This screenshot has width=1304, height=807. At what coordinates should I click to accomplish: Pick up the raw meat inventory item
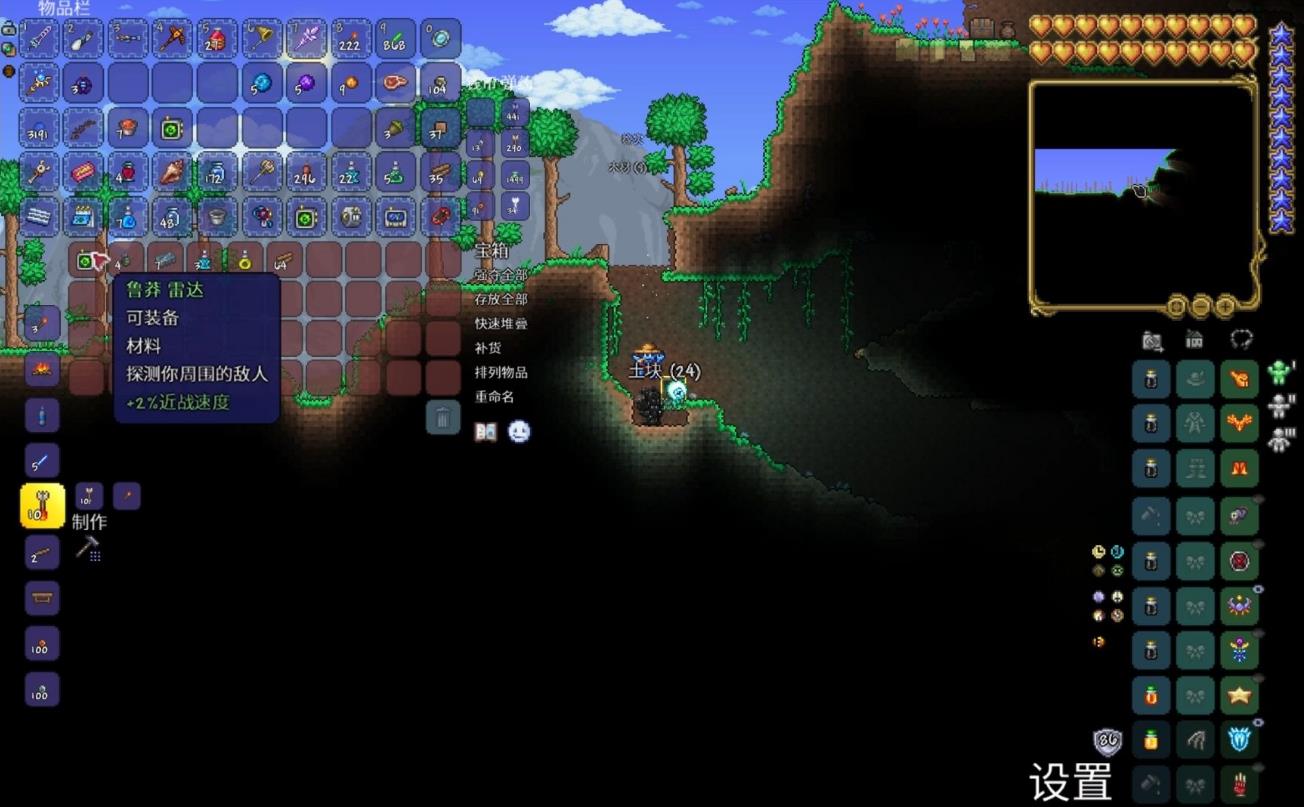pyautogui.click(x=395, y=83)
